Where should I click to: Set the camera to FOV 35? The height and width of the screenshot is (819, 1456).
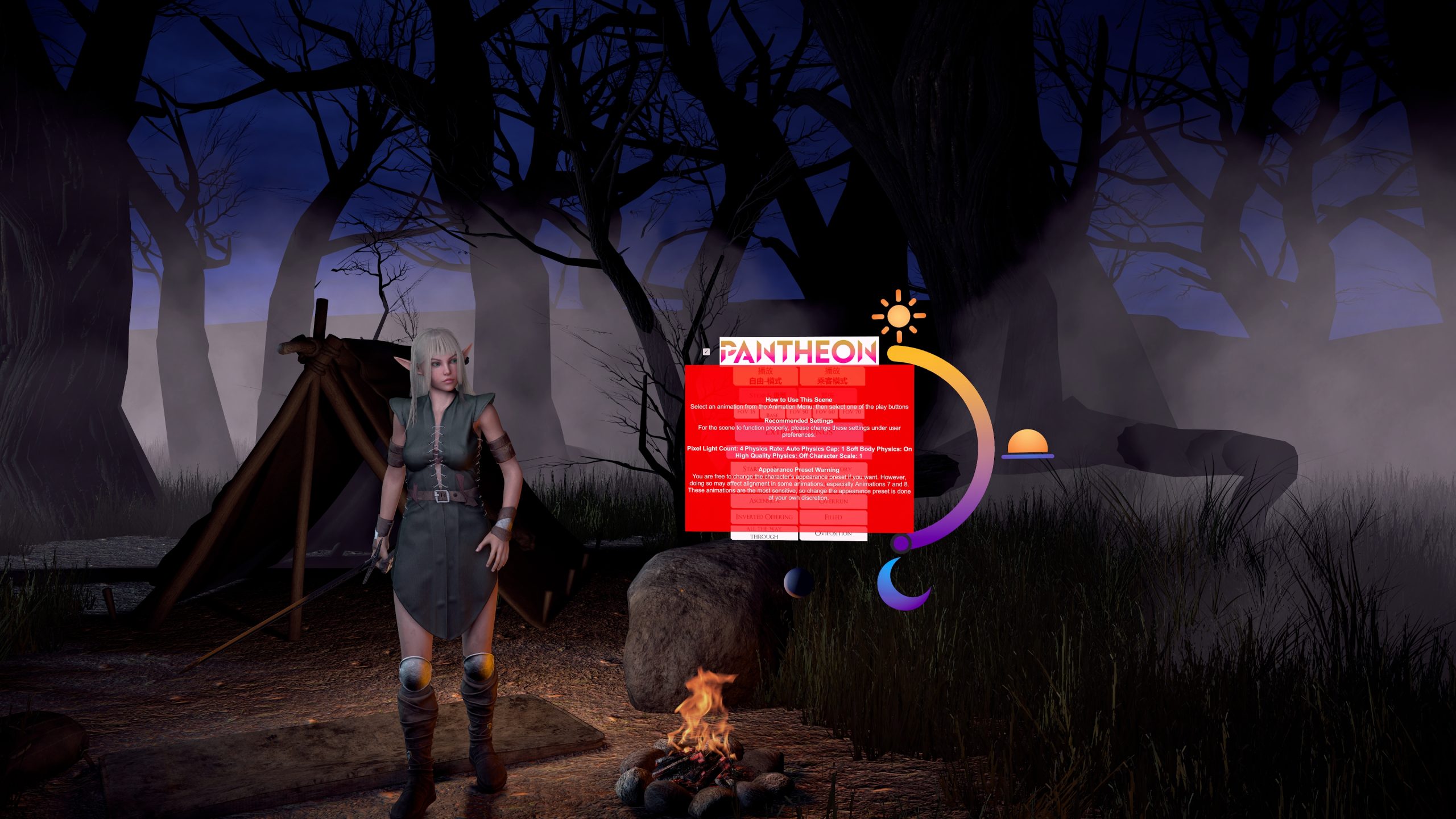pyautogui.click(x=746, y=412)
